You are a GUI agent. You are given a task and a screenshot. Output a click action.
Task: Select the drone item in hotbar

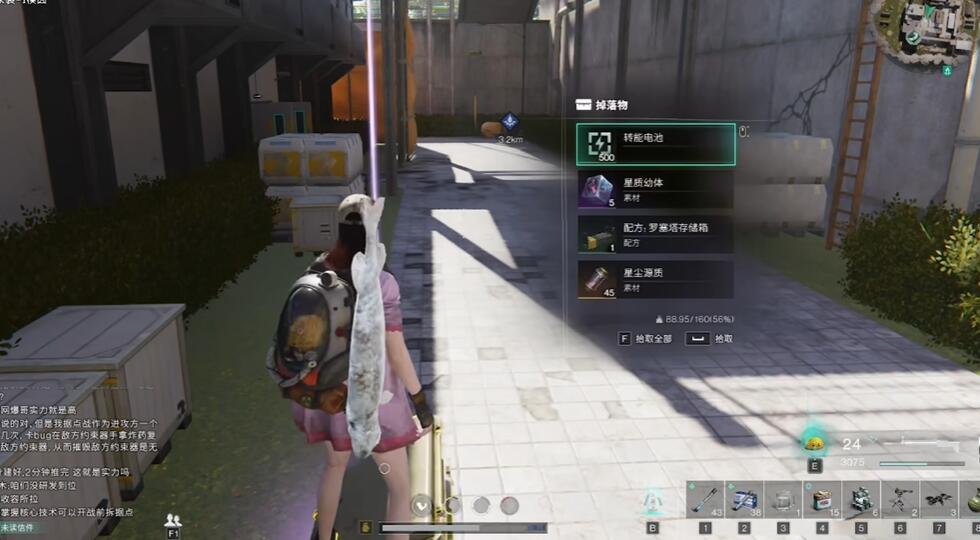(x=939, y=498)
